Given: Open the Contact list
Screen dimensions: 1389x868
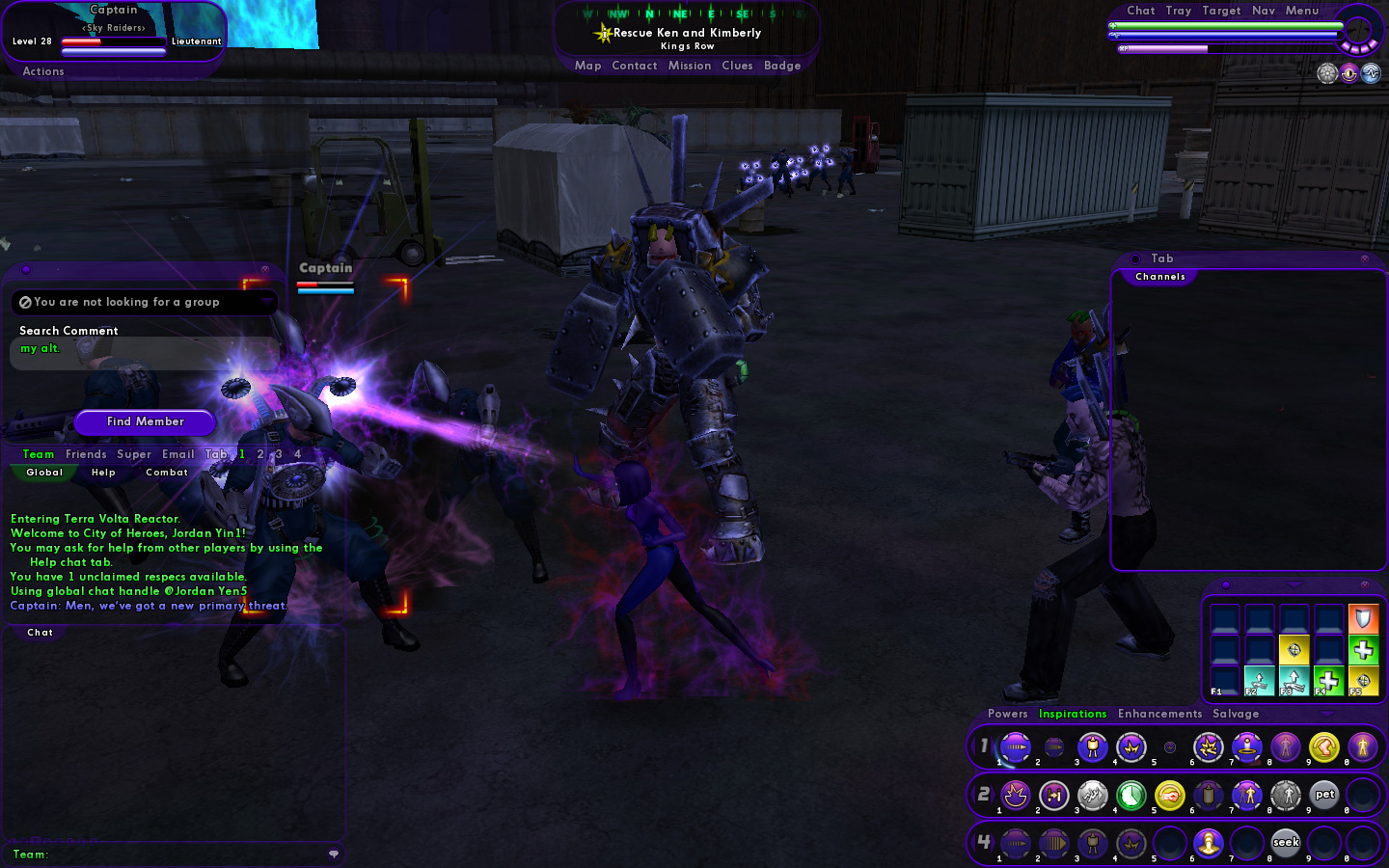Looking at the screenshot, I should (x=634, y=66).
